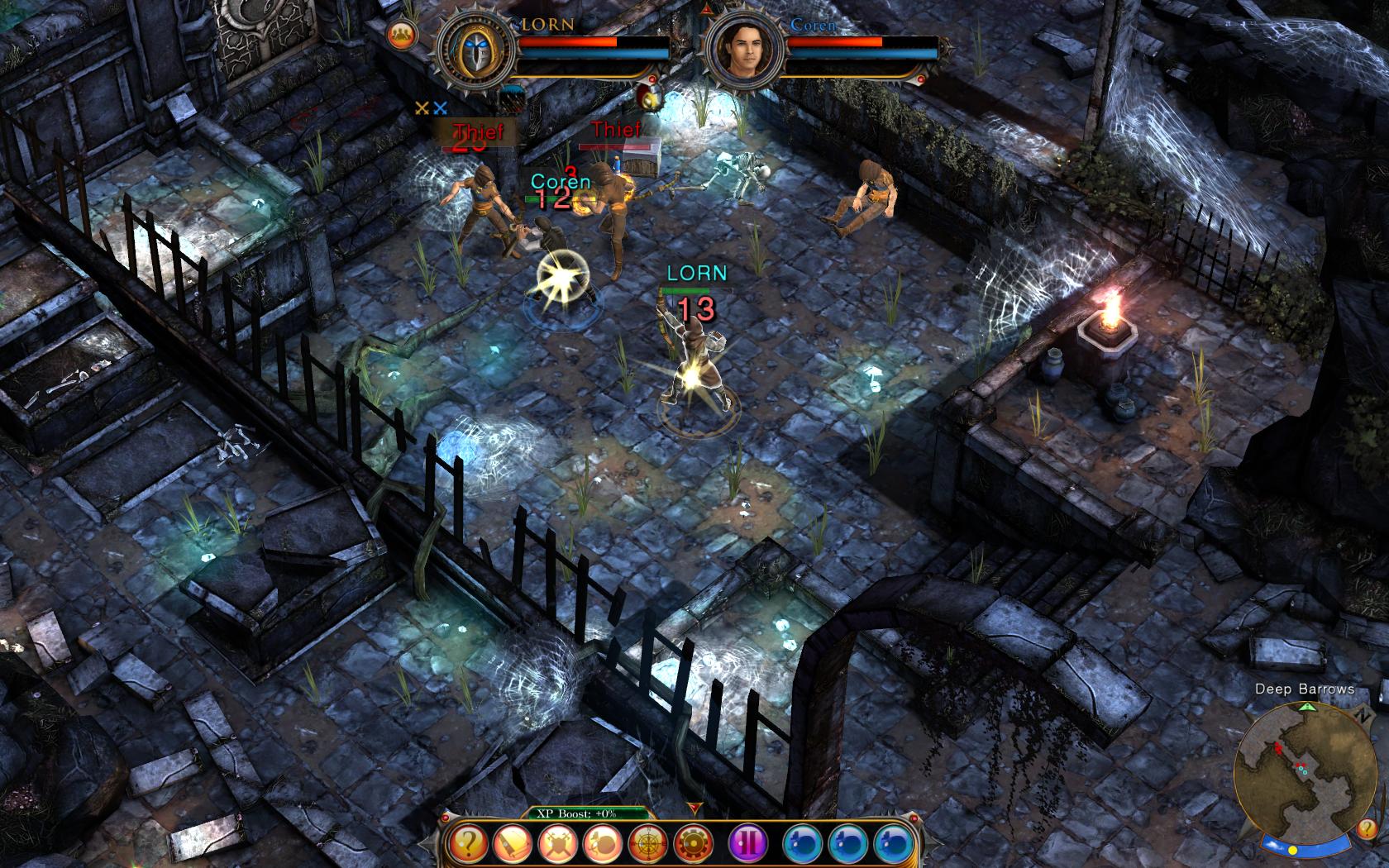Open the question mark help button in toolbar
Viewport: 1389px width, 868px height.
click(x=470, y=844)
